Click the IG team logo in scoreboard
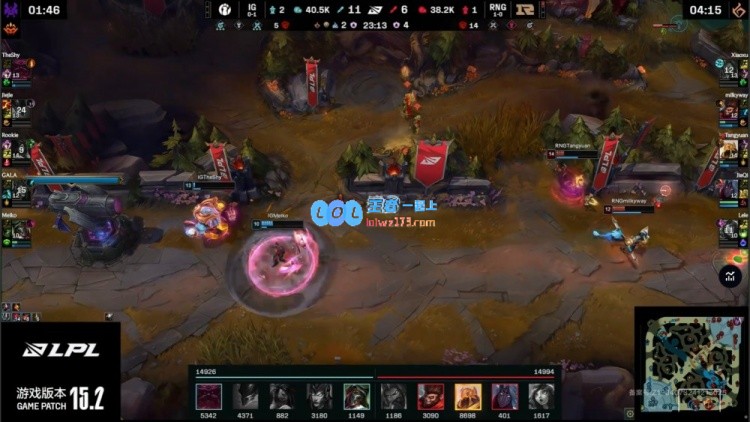 click(226, 10)
